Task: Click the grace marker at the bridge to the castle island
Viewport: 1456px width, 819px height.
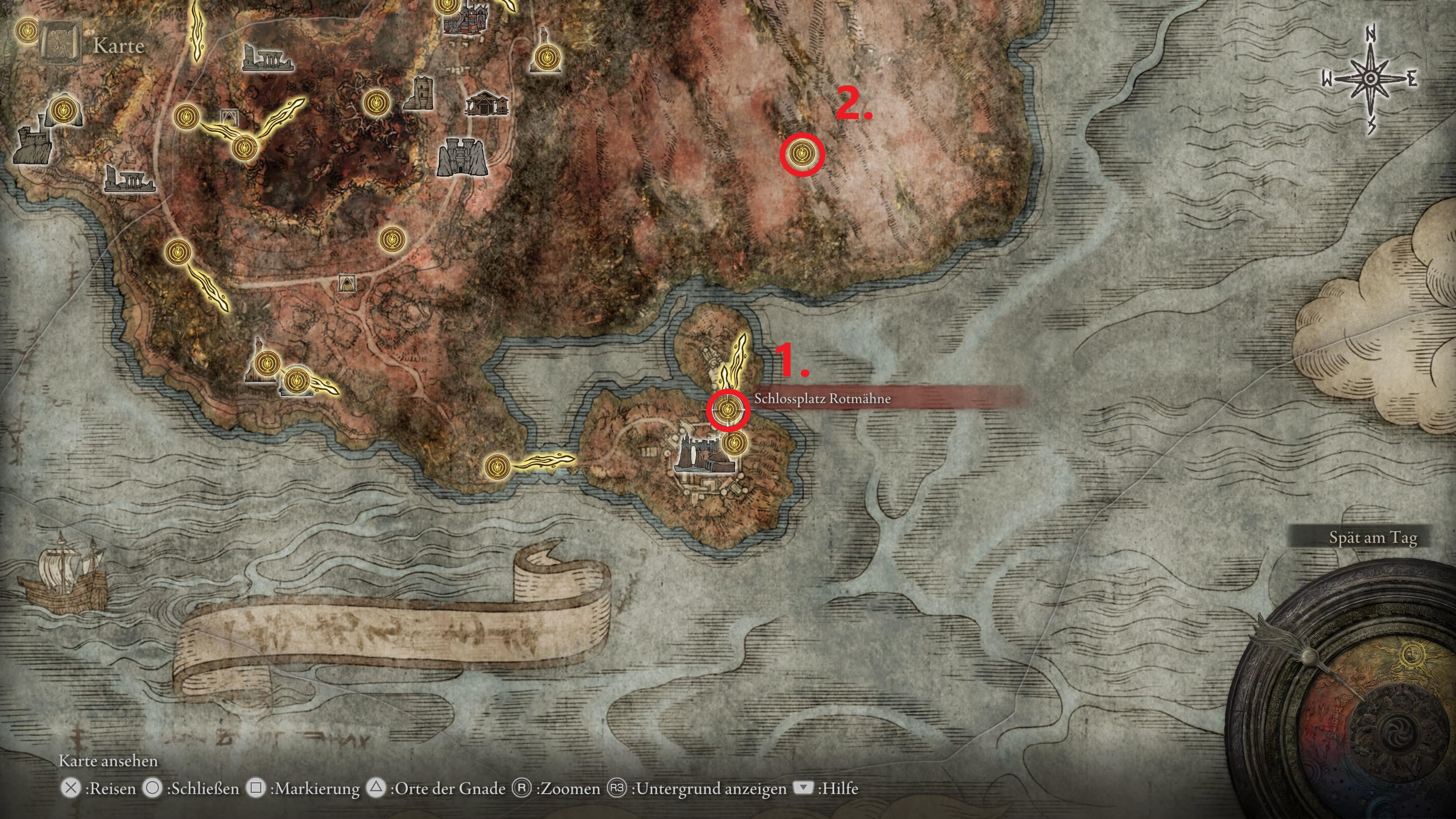Action: [497, 467]
